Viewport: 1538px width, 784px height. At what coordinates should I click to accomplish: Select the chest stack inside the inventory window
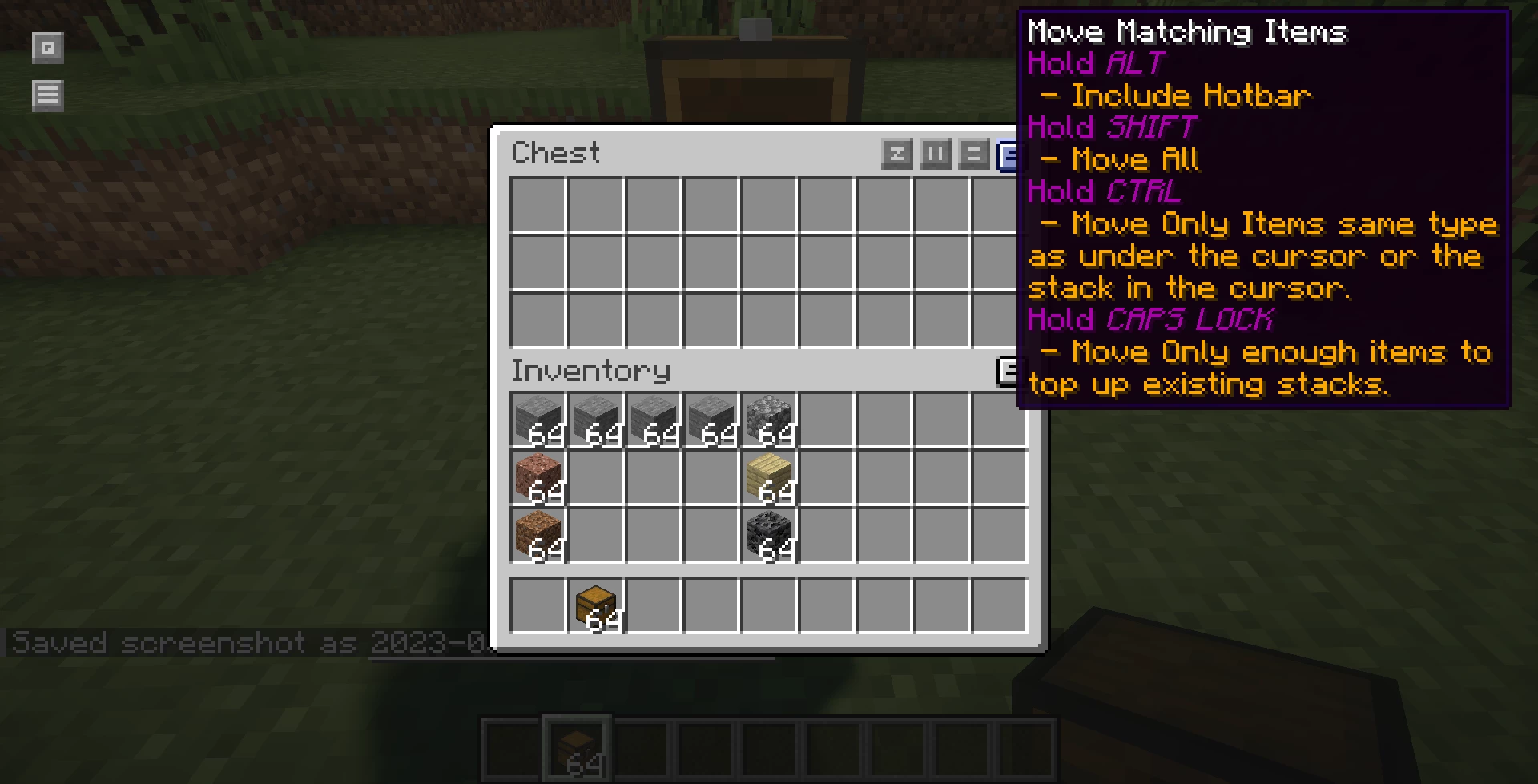[596, 605]
